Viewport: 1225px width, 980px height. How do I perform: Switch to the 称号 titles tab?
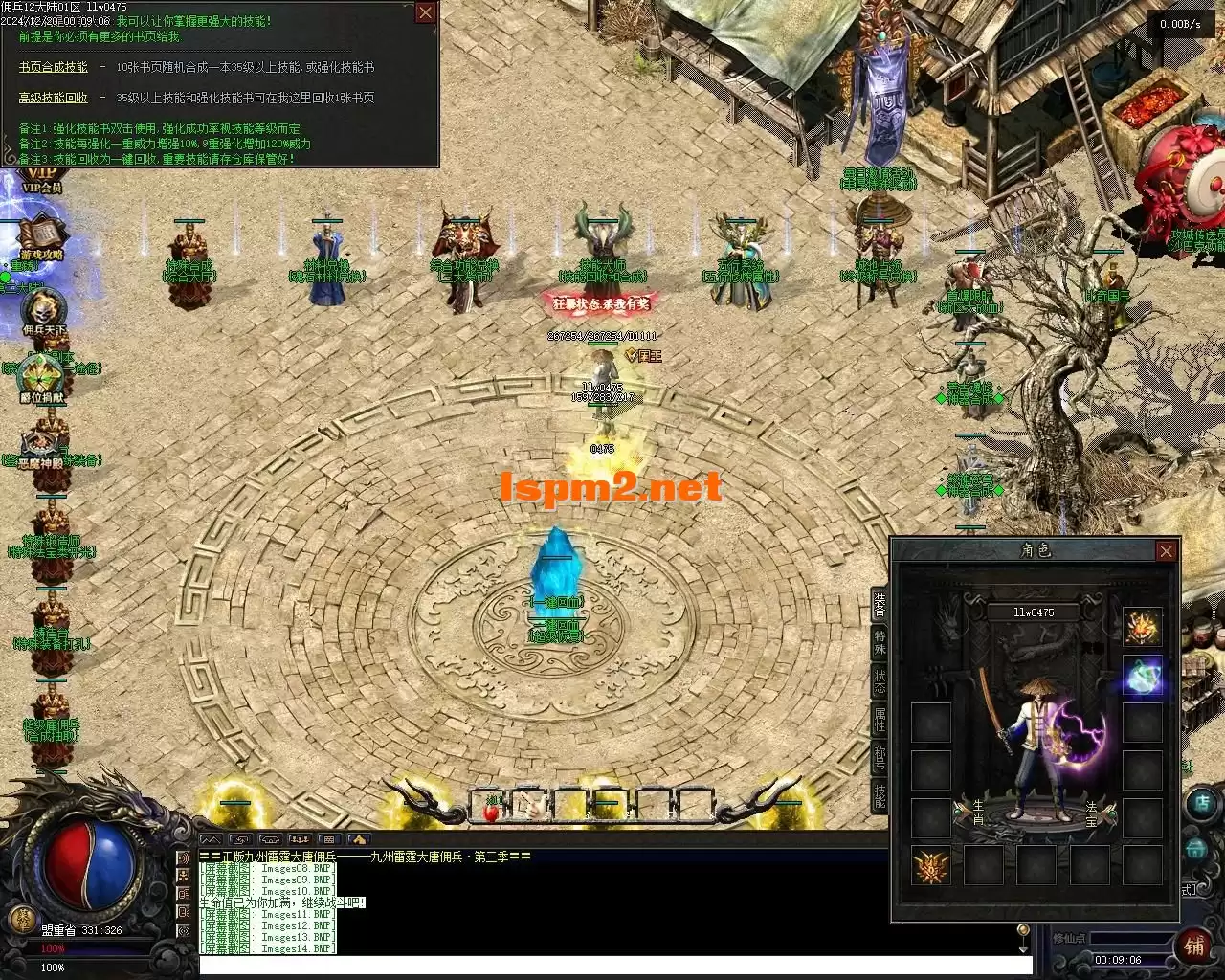[880, 759]
